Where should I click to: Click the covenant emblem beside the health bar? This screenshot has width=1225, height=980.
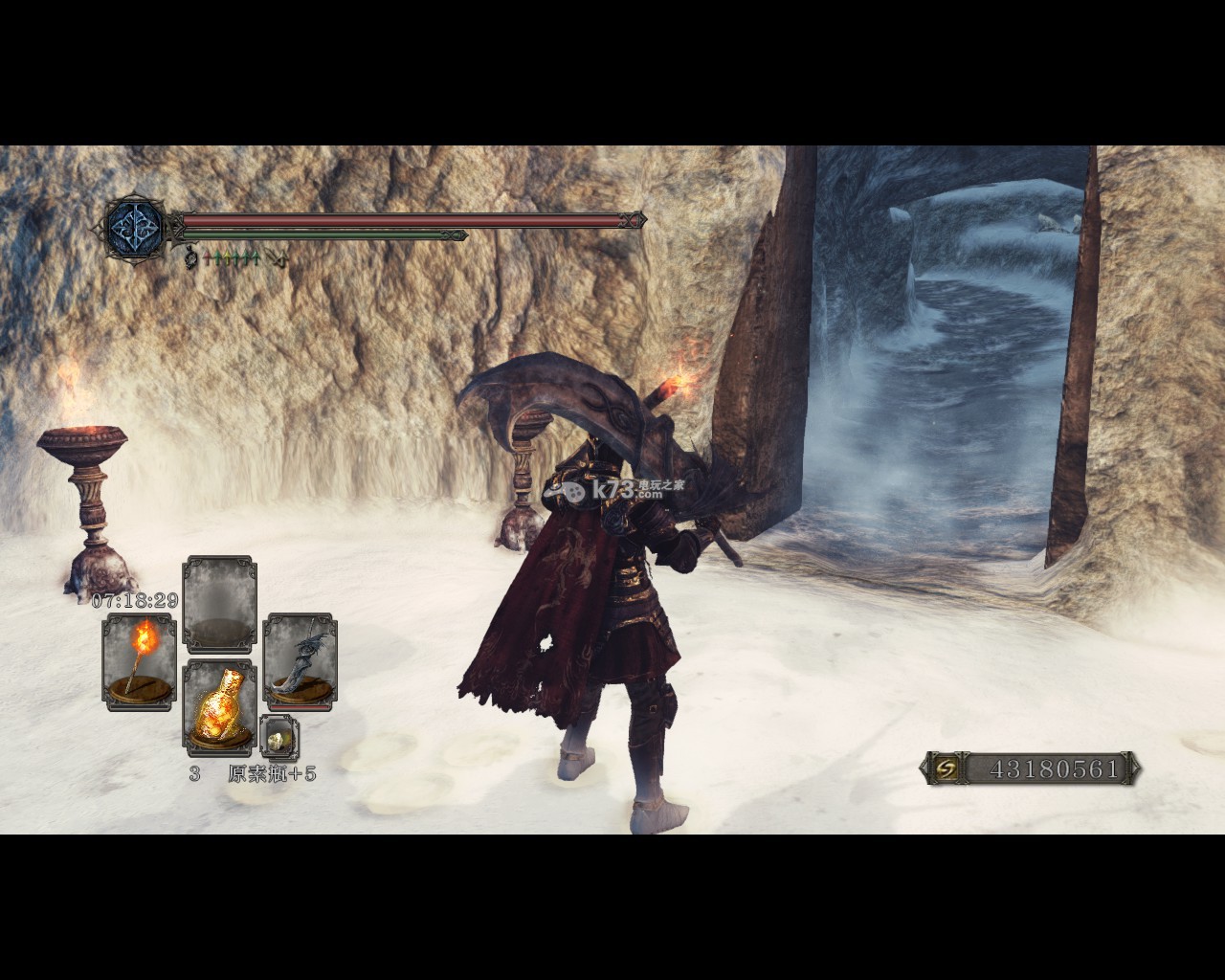[x=131, y=227]
